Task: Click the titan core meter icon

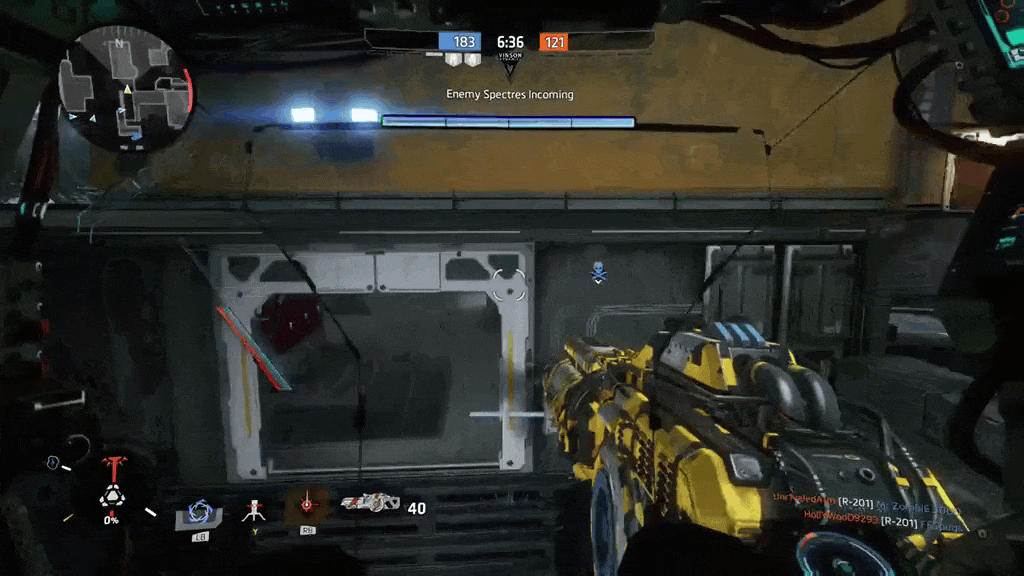Action: point(111,497)
